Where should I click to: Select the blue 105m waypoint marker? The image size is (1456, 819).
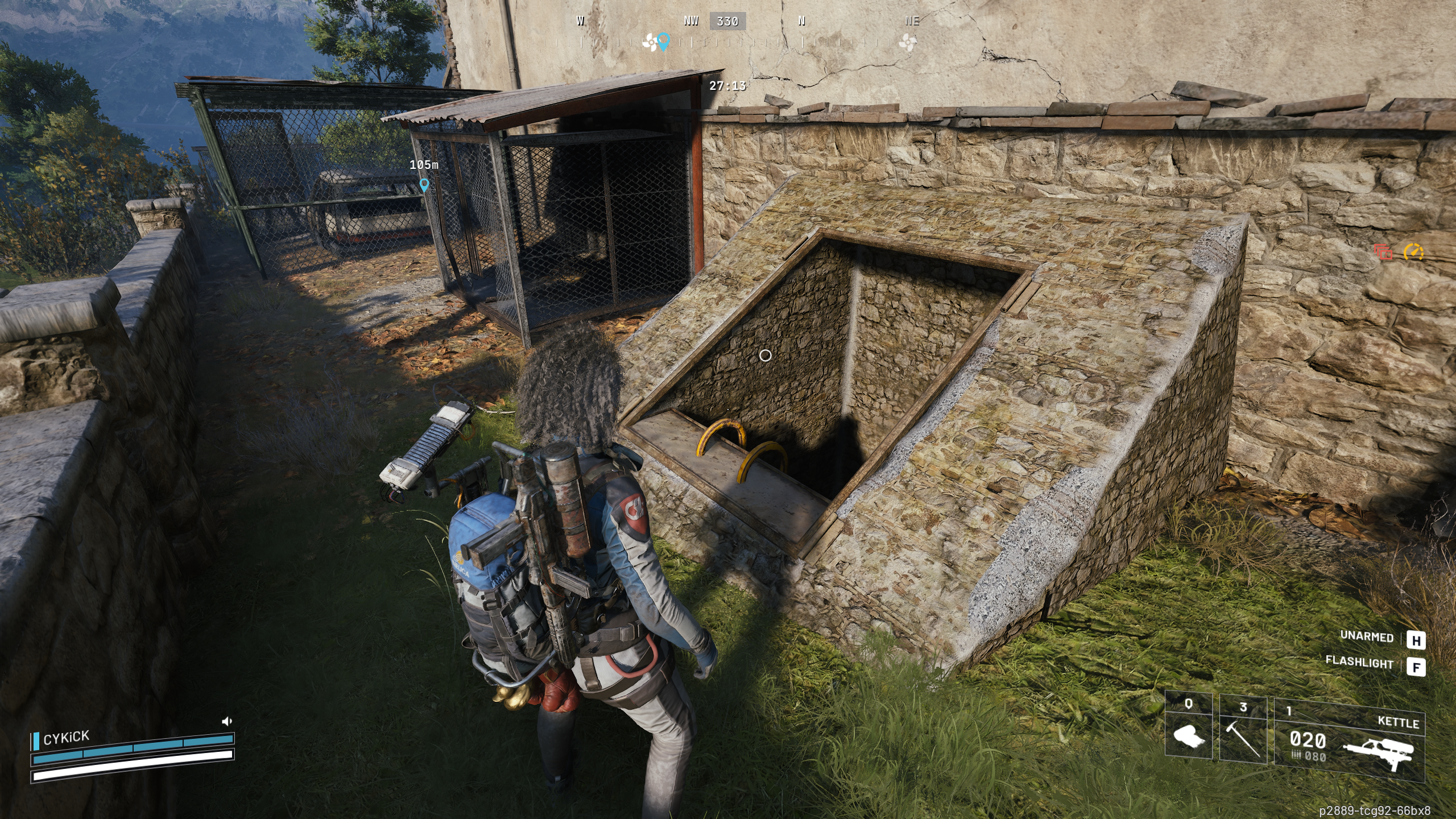click(x=424, y=185)
